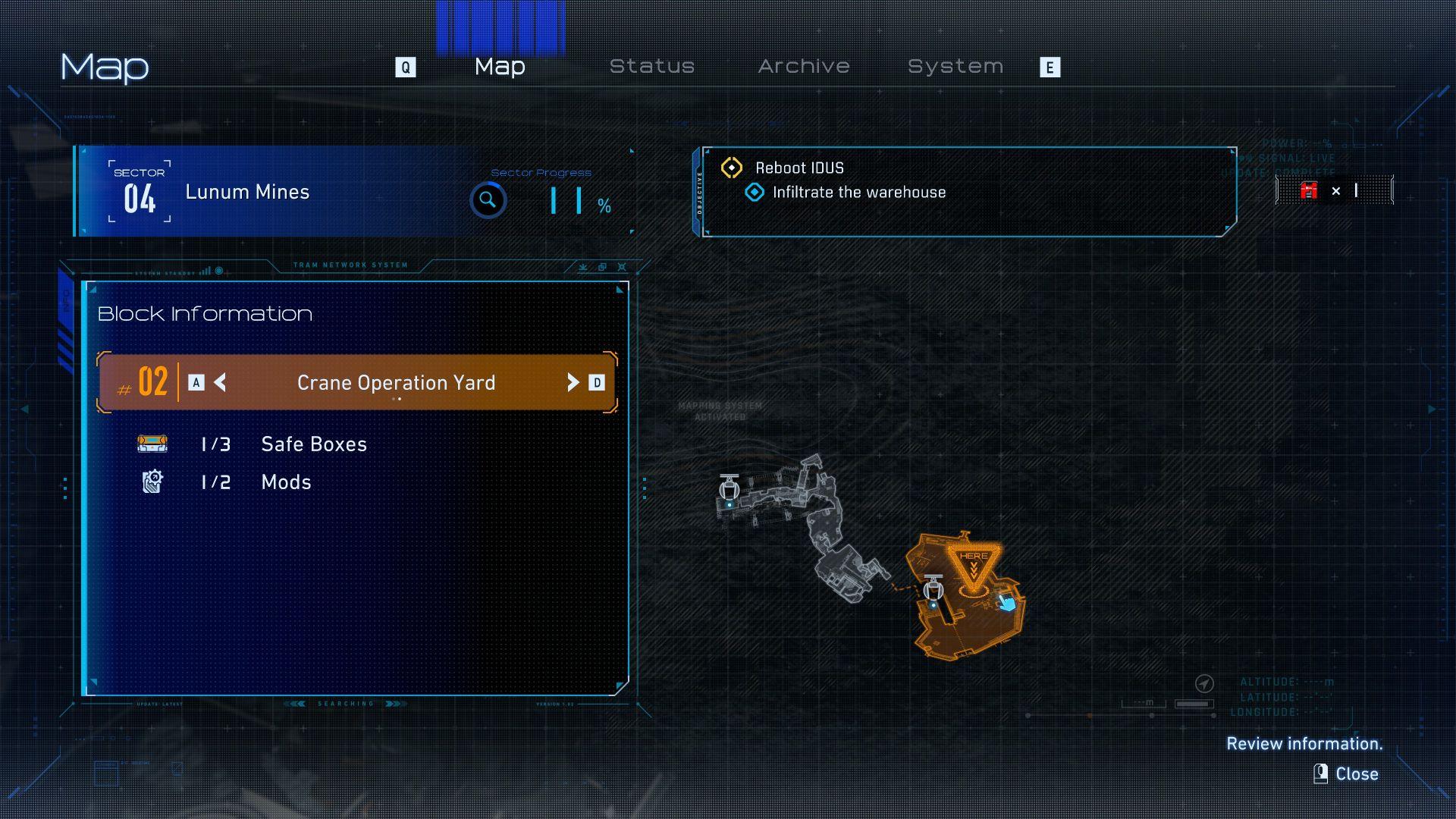1456x819 pixels.
Task: Select the Mods row
Action: point(286,482)
